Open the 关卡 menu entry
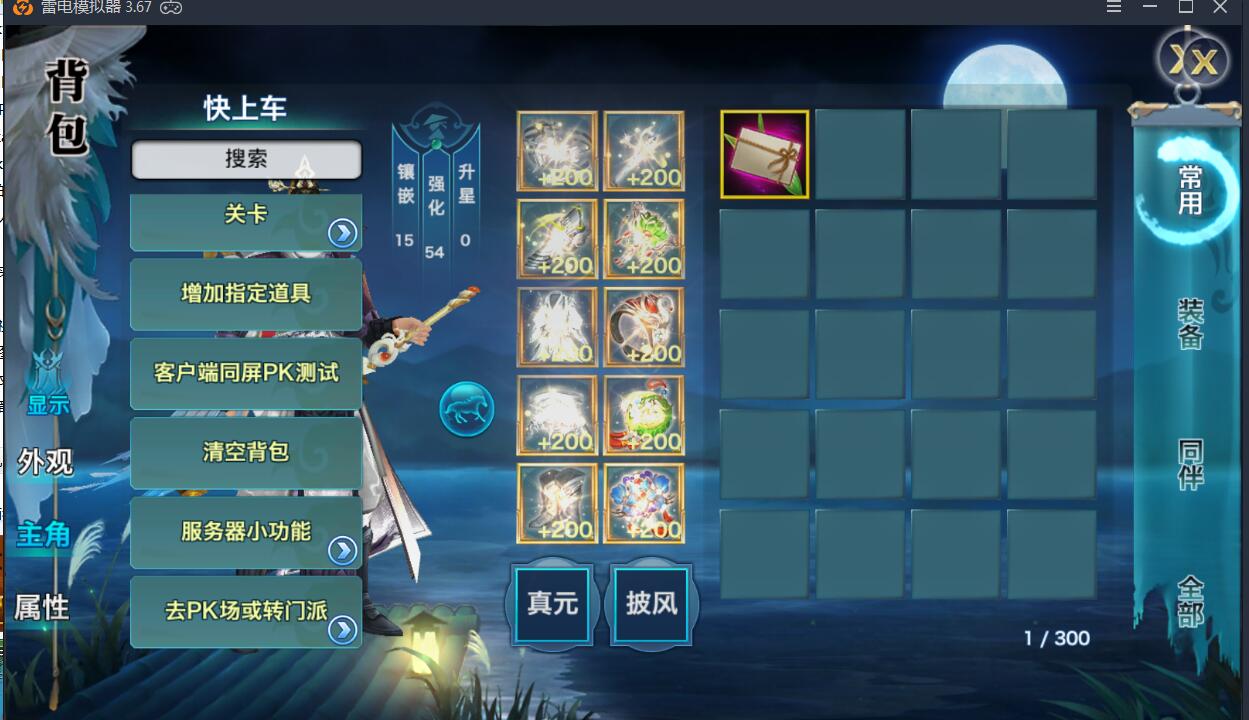Viewport: 1249px width, 720px height. click(246, 222)
